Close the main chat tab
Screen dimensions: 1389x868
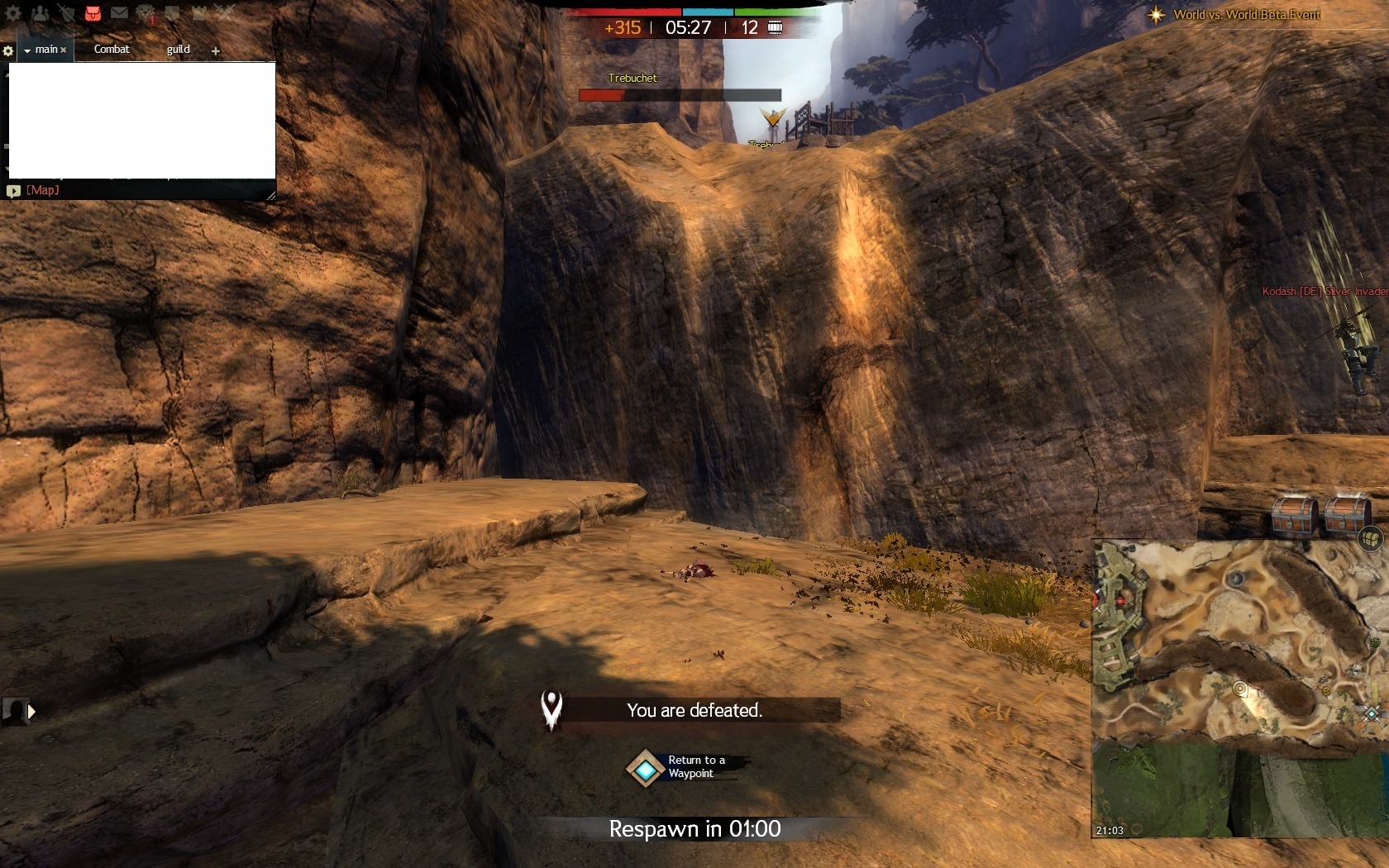[x=64, y=50]
